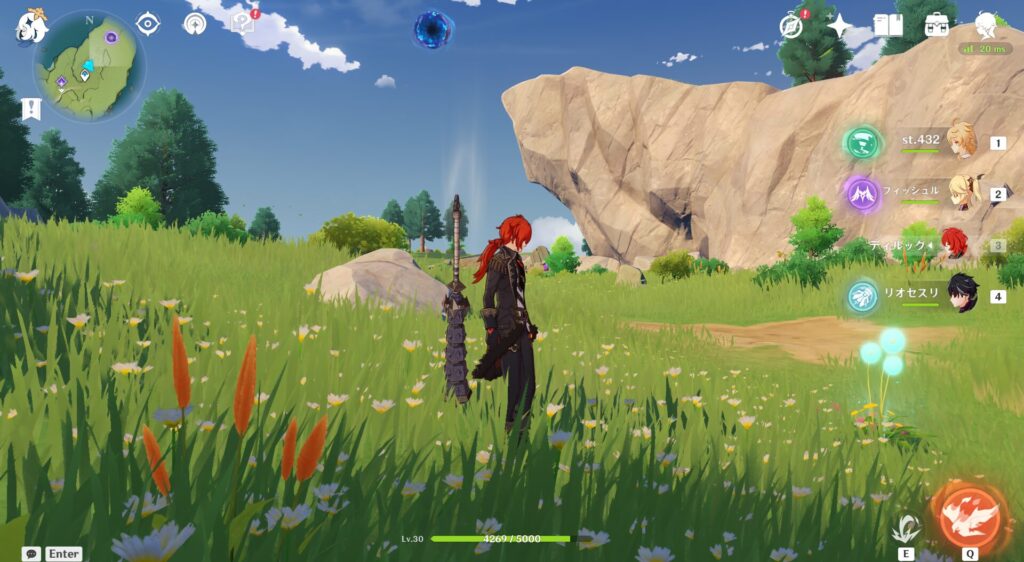Open the chat speech-bubble icon
This screenshot has height=562, width=1024.
(x=31, y=553)
